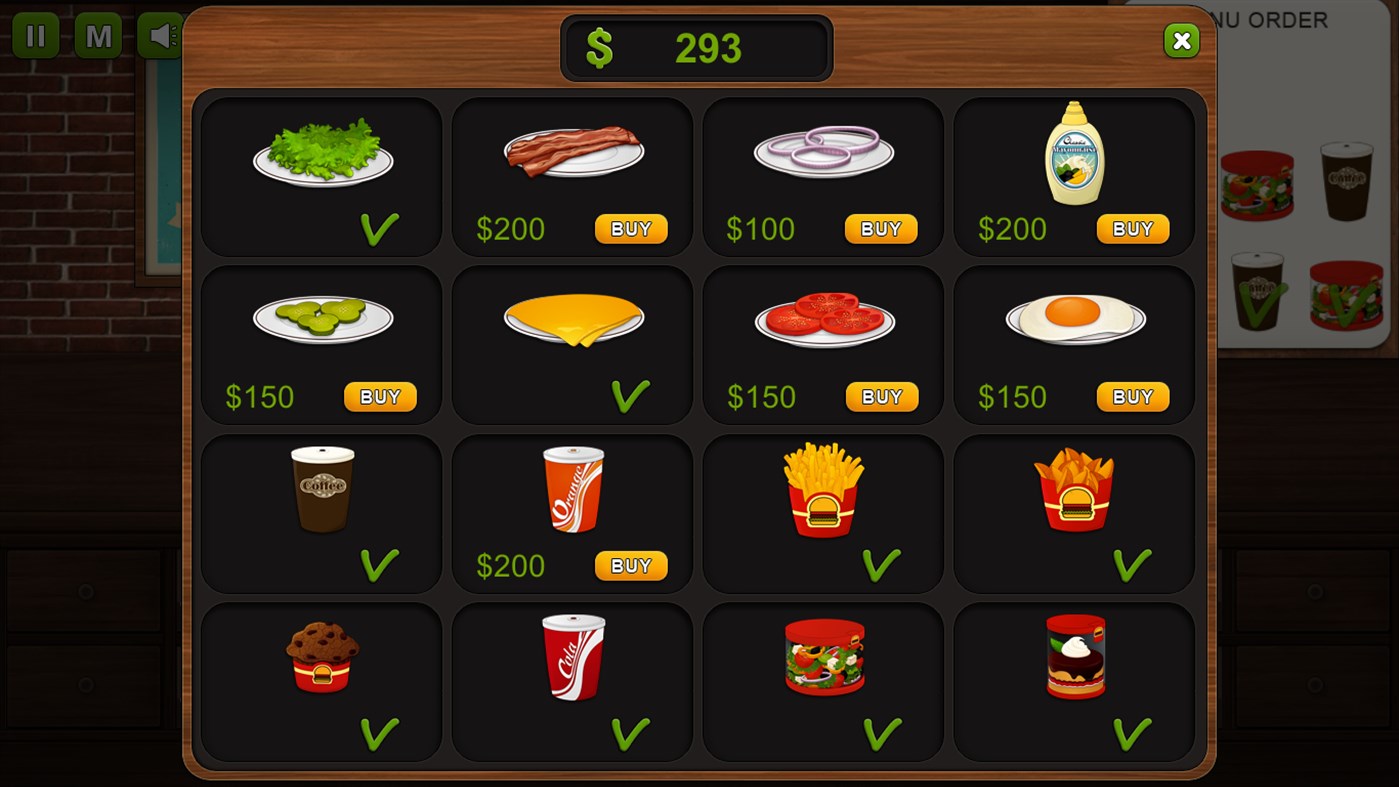The width and height of the screenshot is (1399, 787).
Task: Mute the game sound
Action: coord(160,35)
